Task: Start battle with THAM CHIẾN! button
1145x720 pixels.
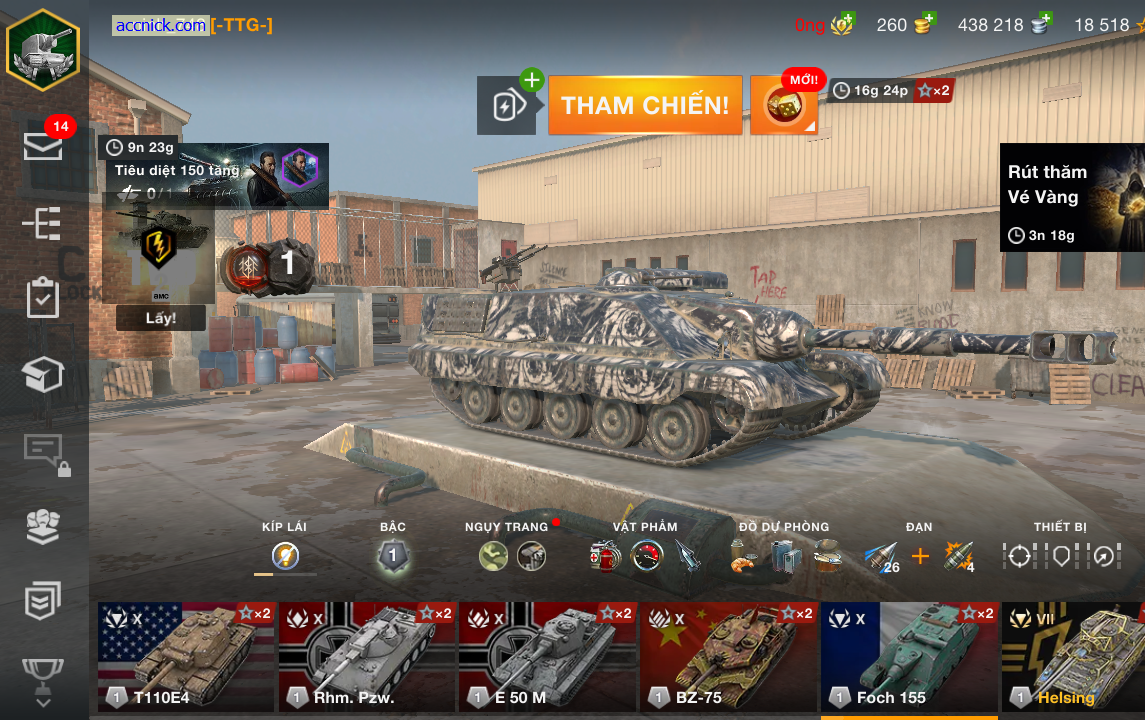Action: point(645,105)
